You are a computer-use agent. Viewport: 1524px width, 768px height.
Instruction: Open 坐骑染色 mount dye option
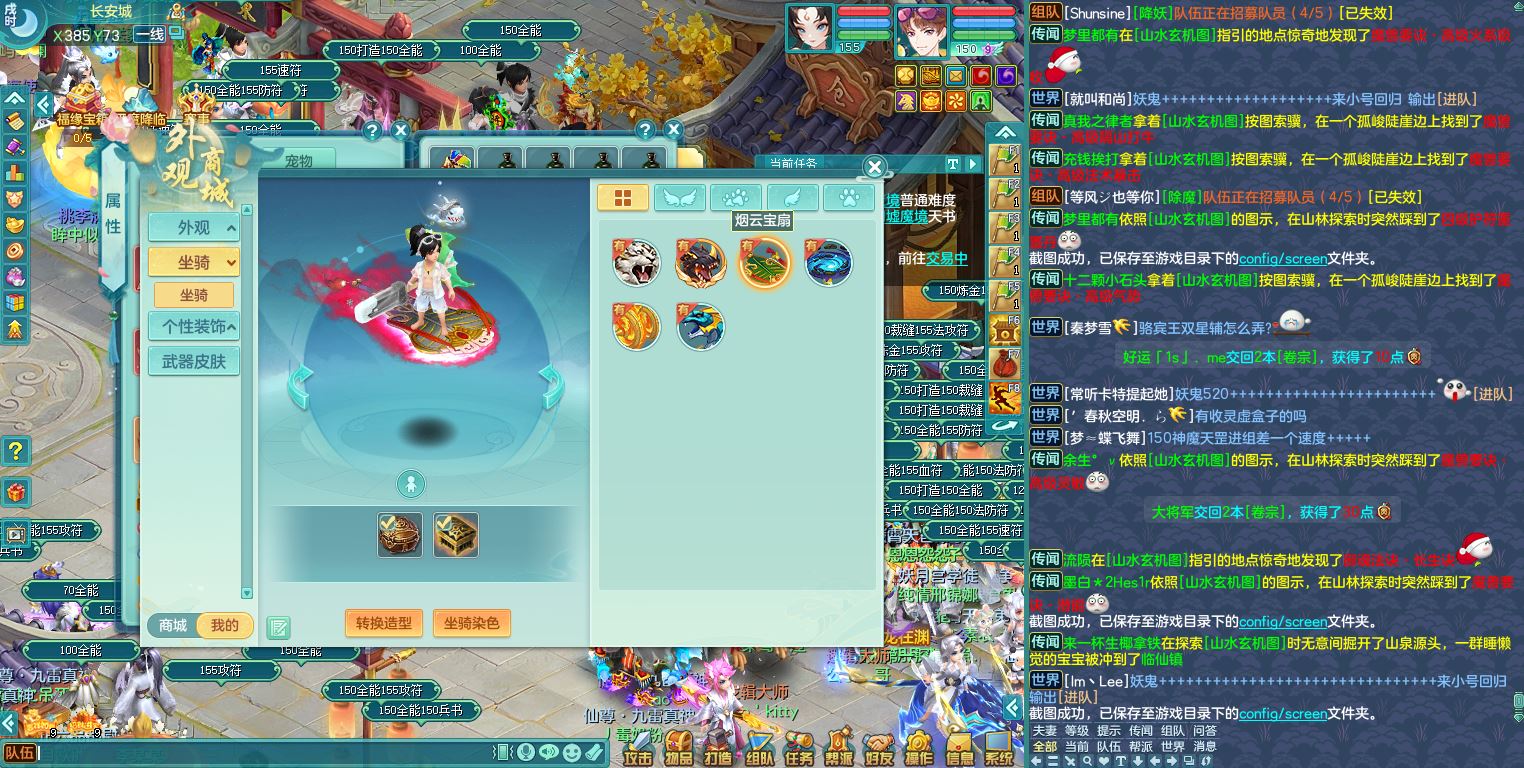pyautogui.click(x=472, y=623)
